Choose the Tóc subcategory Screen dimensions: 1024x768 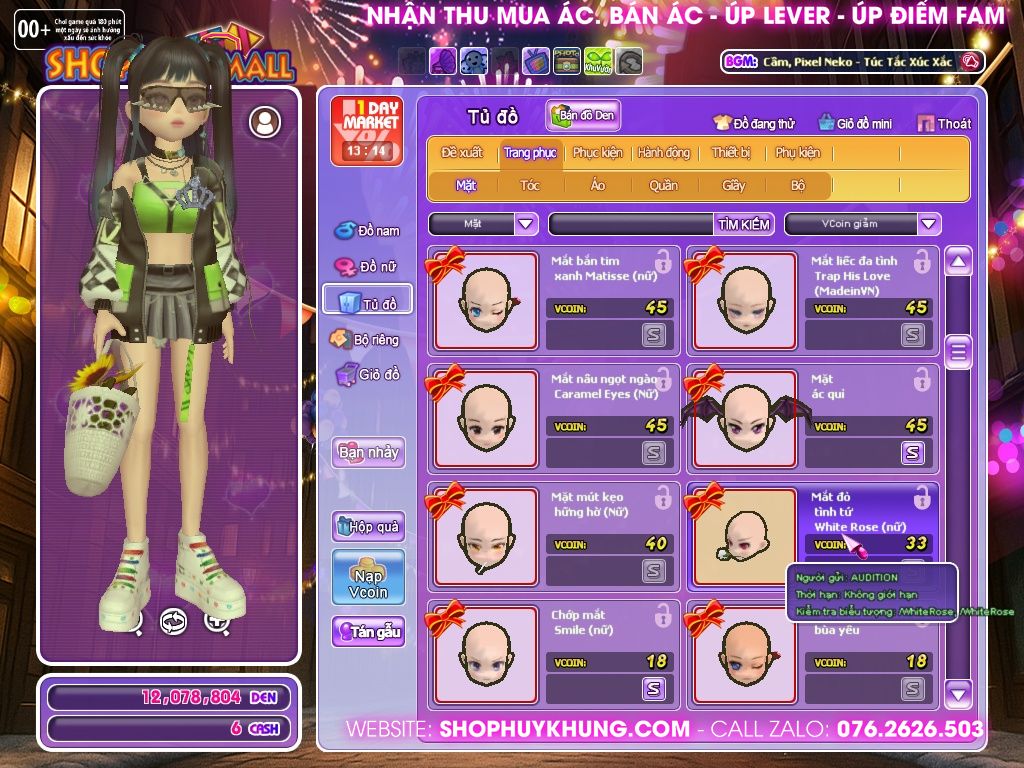[x=530, y=185]
